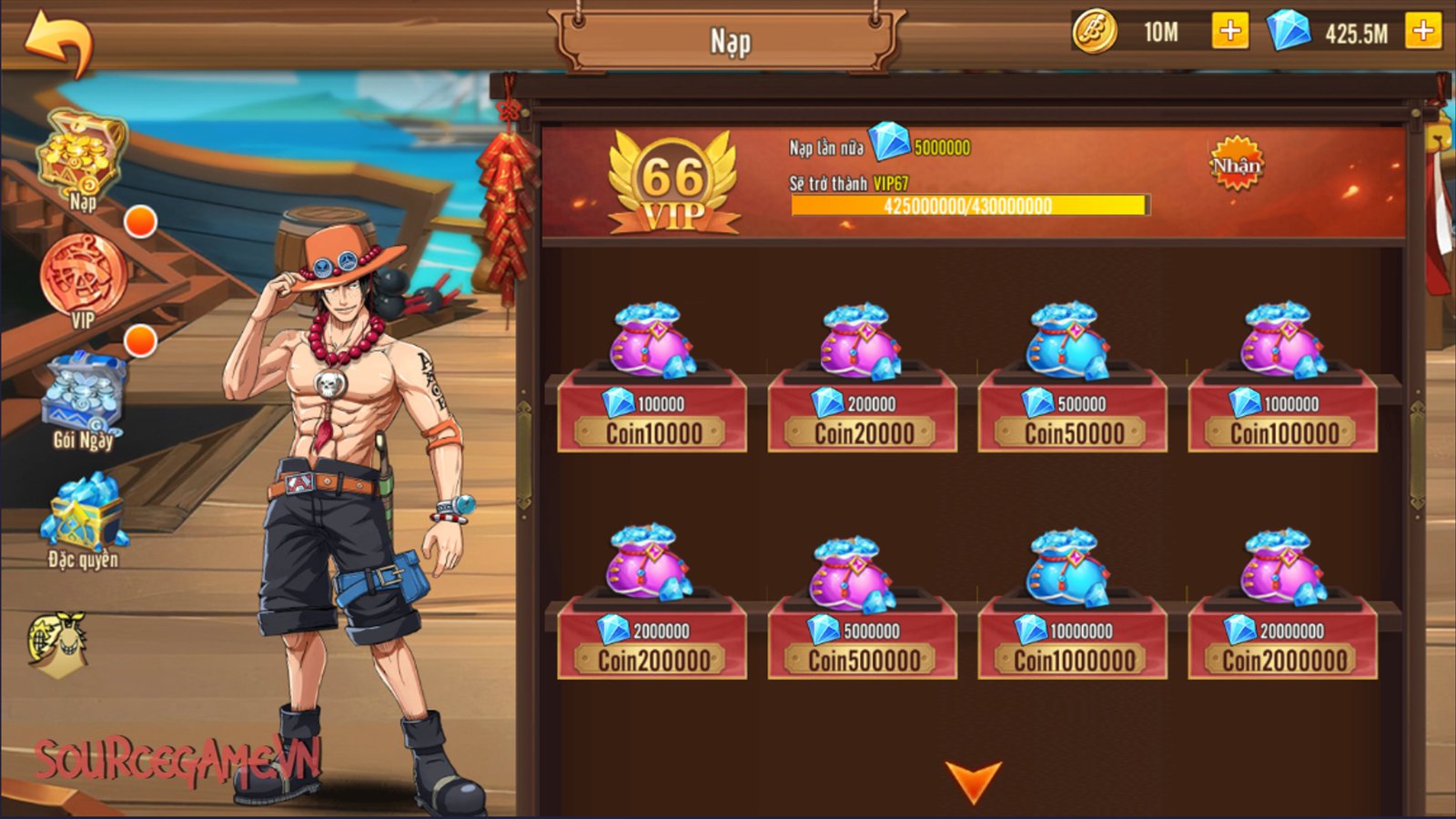Add more diamonds with plus button
Viewport: 1456px width, 819px height.
pos(1422,32)
